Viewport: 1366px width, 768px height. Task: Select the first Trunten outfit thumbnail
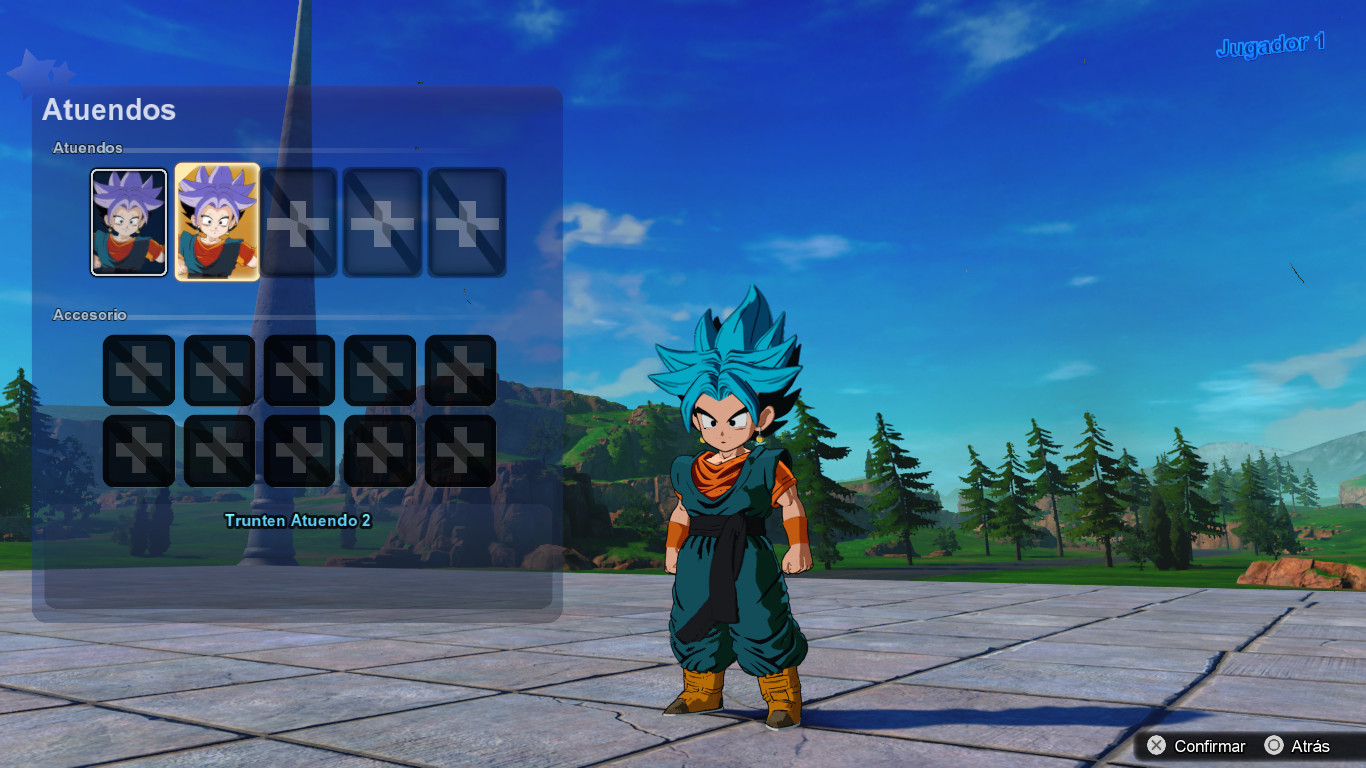tap(129, 221)
